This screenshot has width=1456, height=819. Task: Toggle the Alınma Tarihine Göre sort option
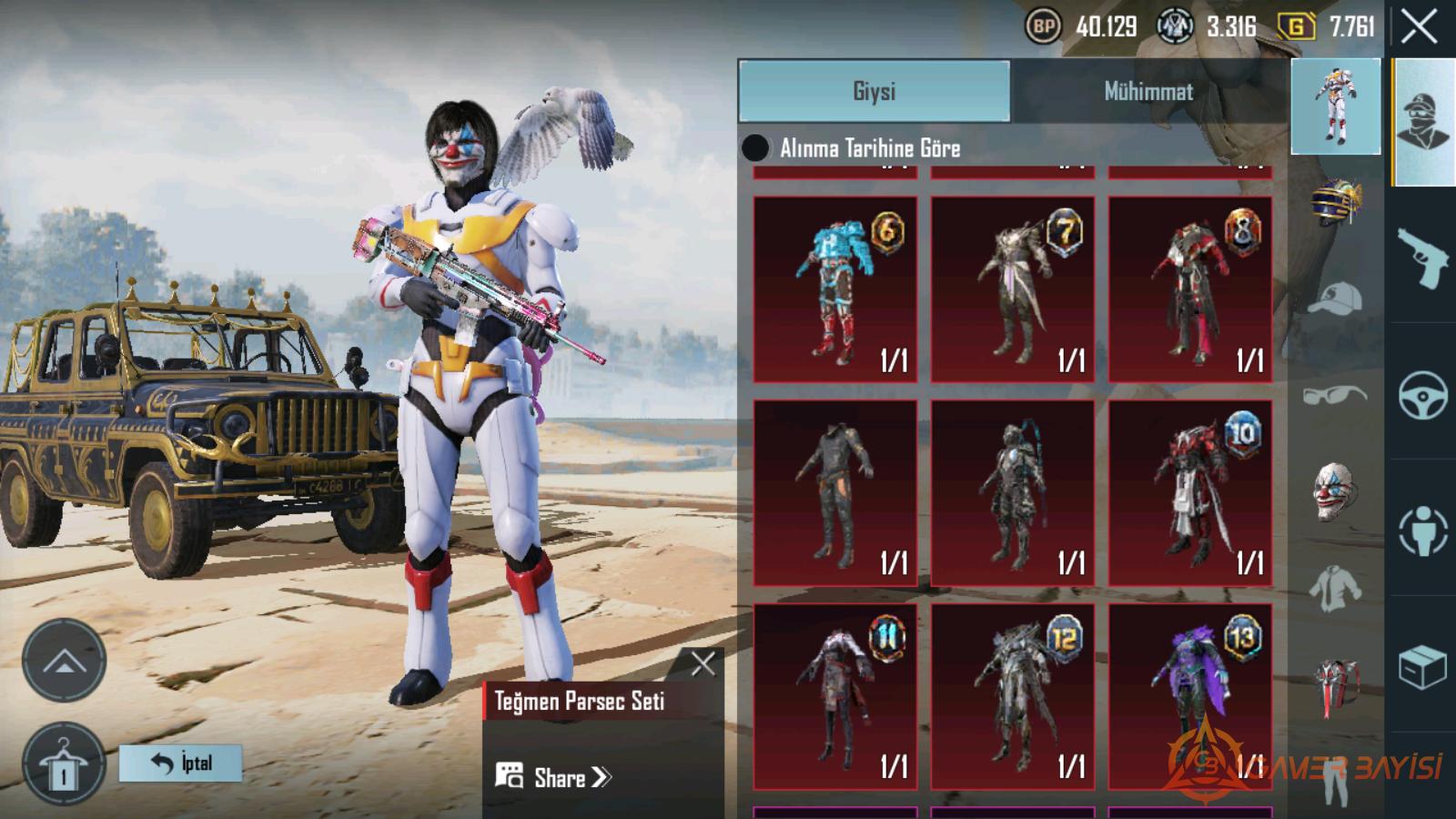755,148
